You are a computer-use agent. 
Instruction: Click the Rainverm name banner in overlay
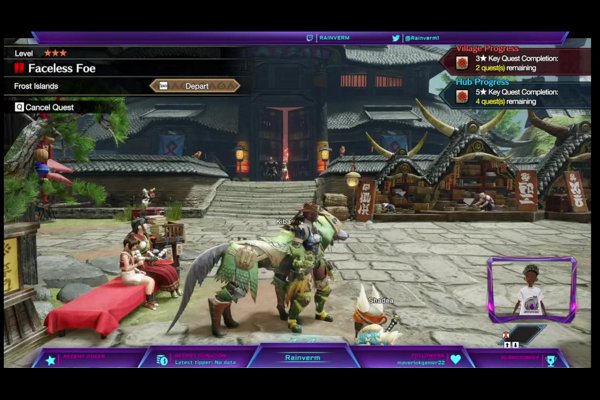[x=302, y=357]
